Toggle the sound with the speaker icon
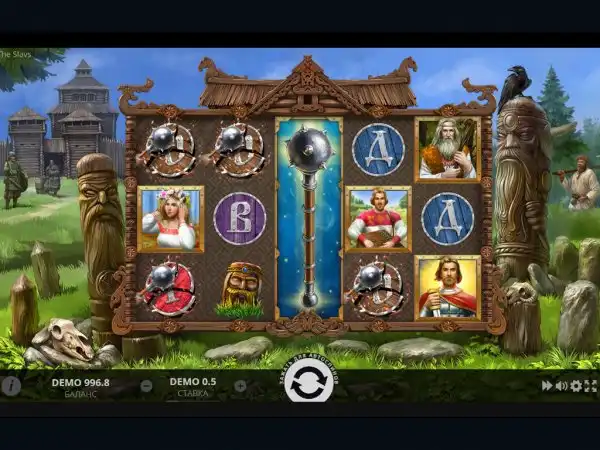The height and width of the screenshot is (450, 600). [561, 385]
